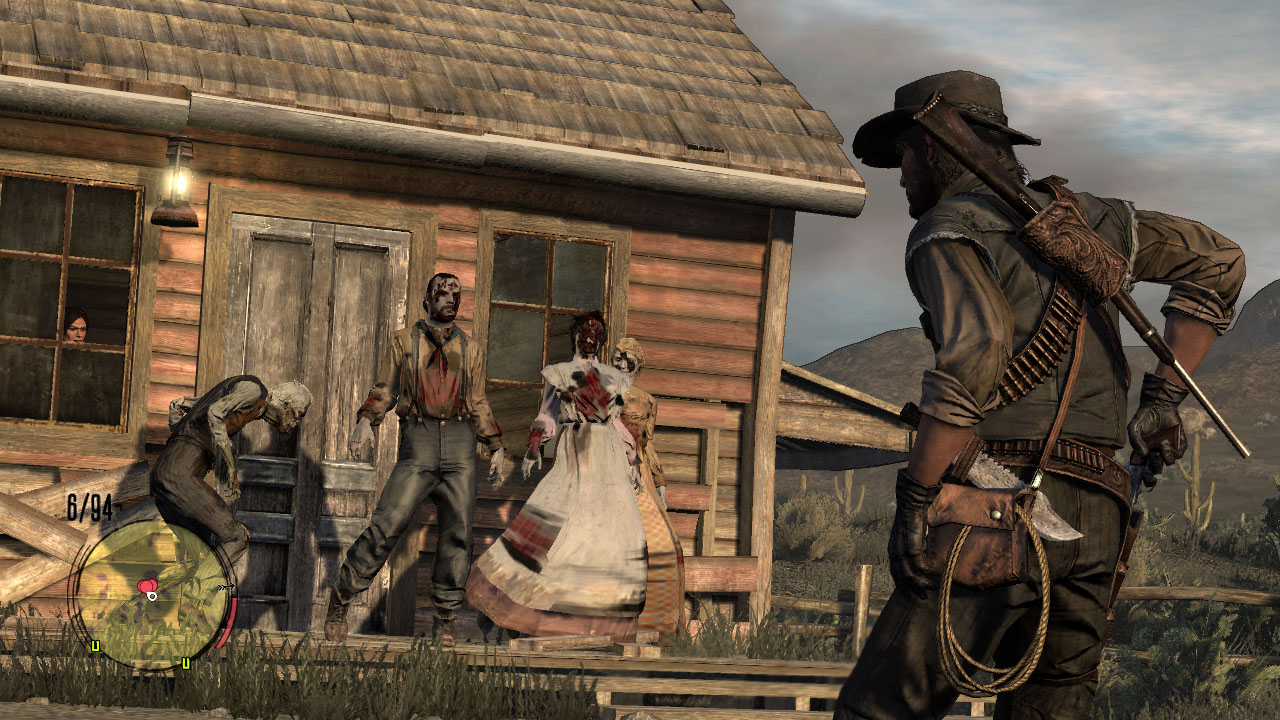The image size is (1280, 720).
Task: Click the 6/94 ammo counter
Action: [87, 505]
